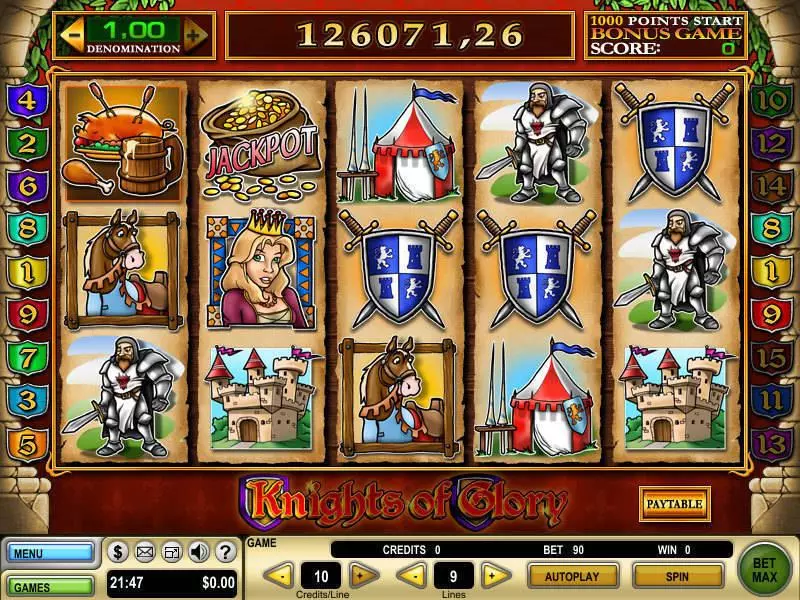Increase the Credits/Line value
This screenshot has height=600, width=800.
pyautogui.click(x=364, y=575)
